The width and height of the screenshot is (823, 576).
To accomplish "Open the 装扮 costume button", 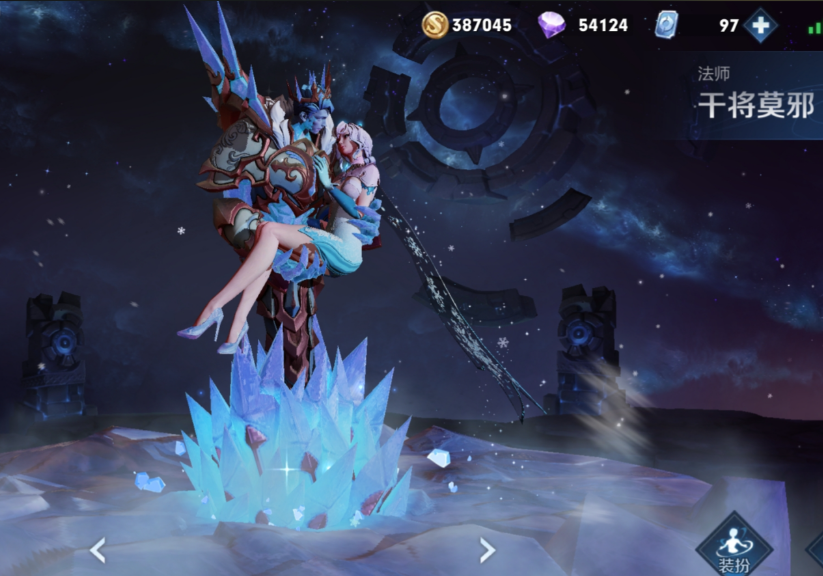I will coord(733,546).
